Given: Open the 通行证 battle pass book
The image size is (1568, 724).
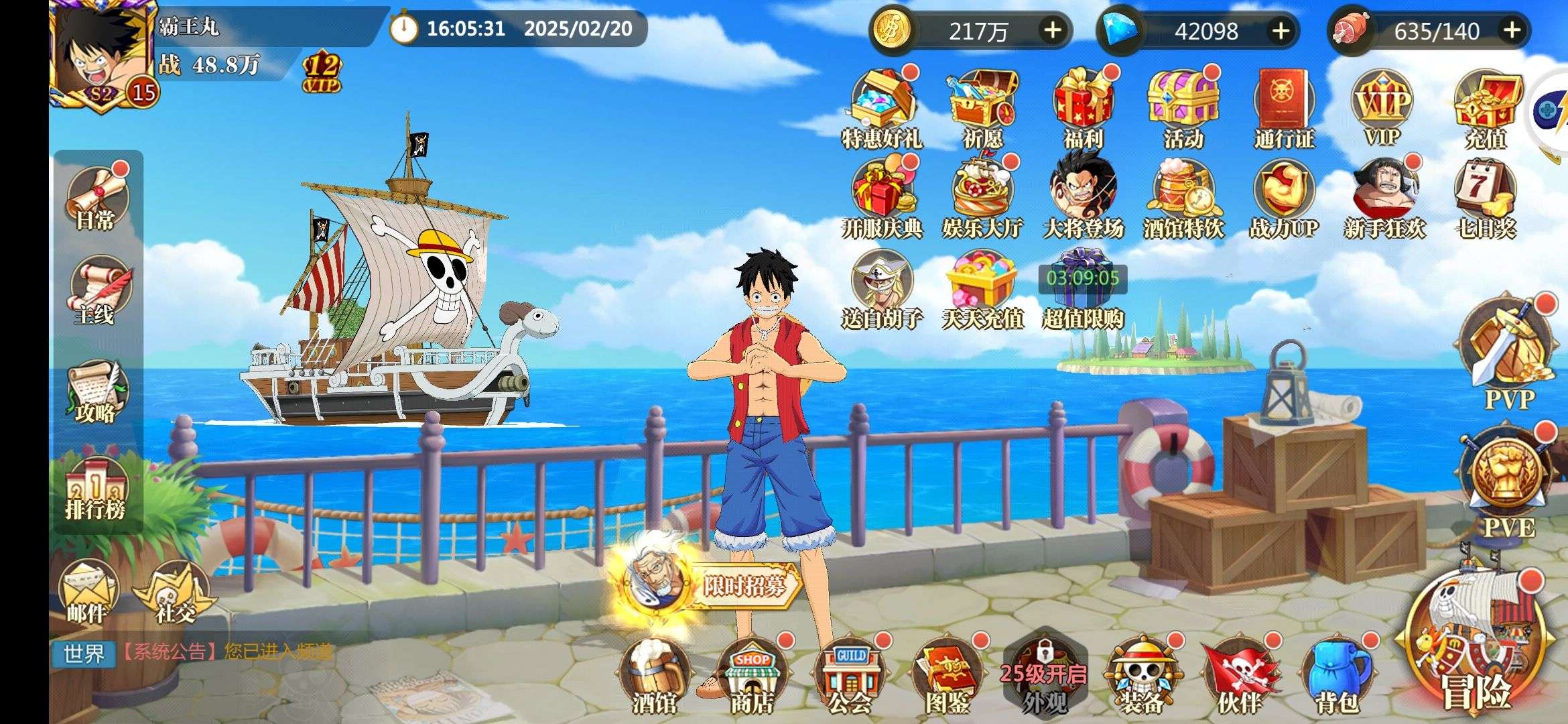Looking at the screenshot, I should 1284,107.
